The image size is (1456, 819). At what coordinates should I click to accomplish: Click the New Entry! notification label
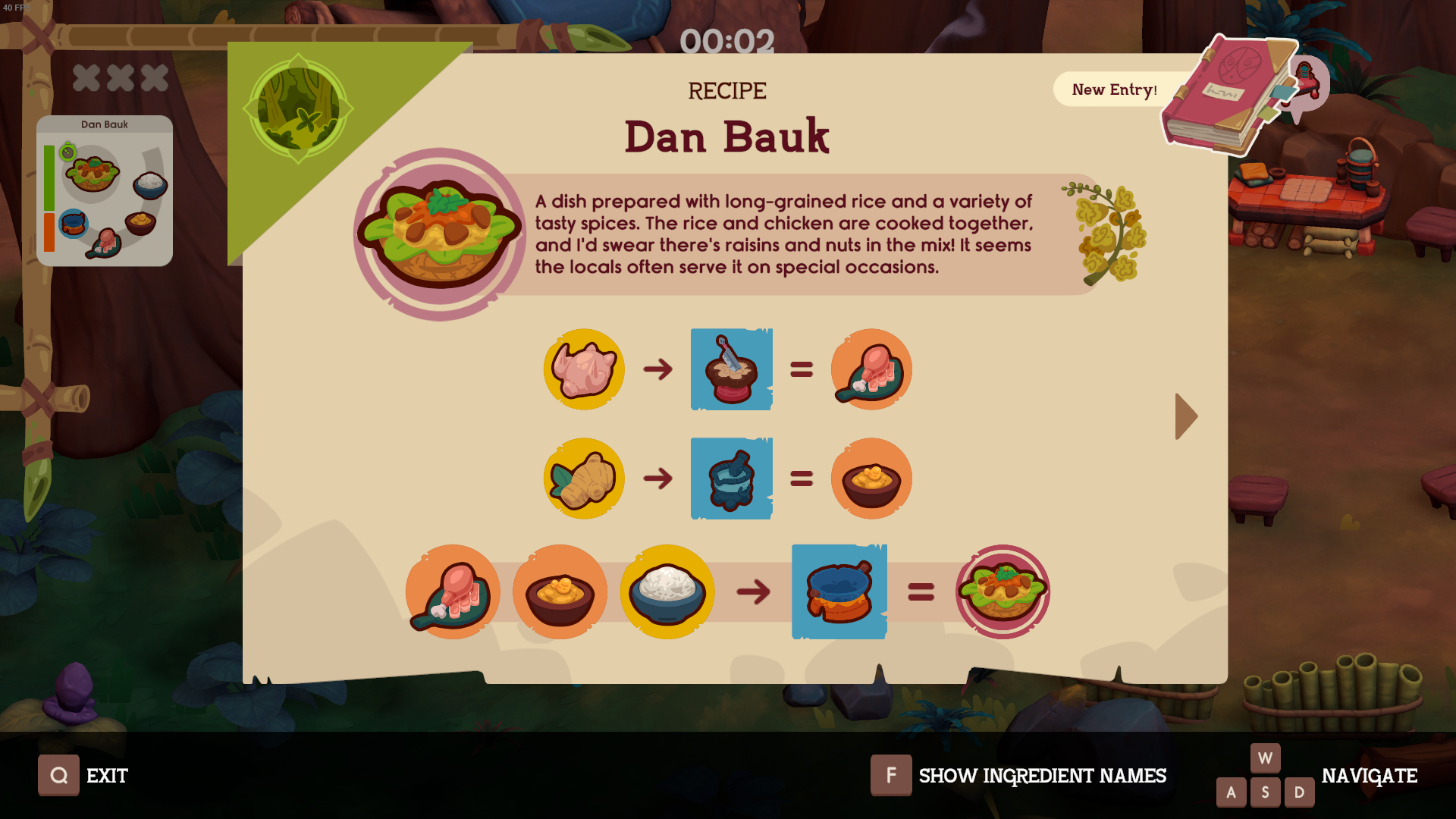click(1115, 89)
